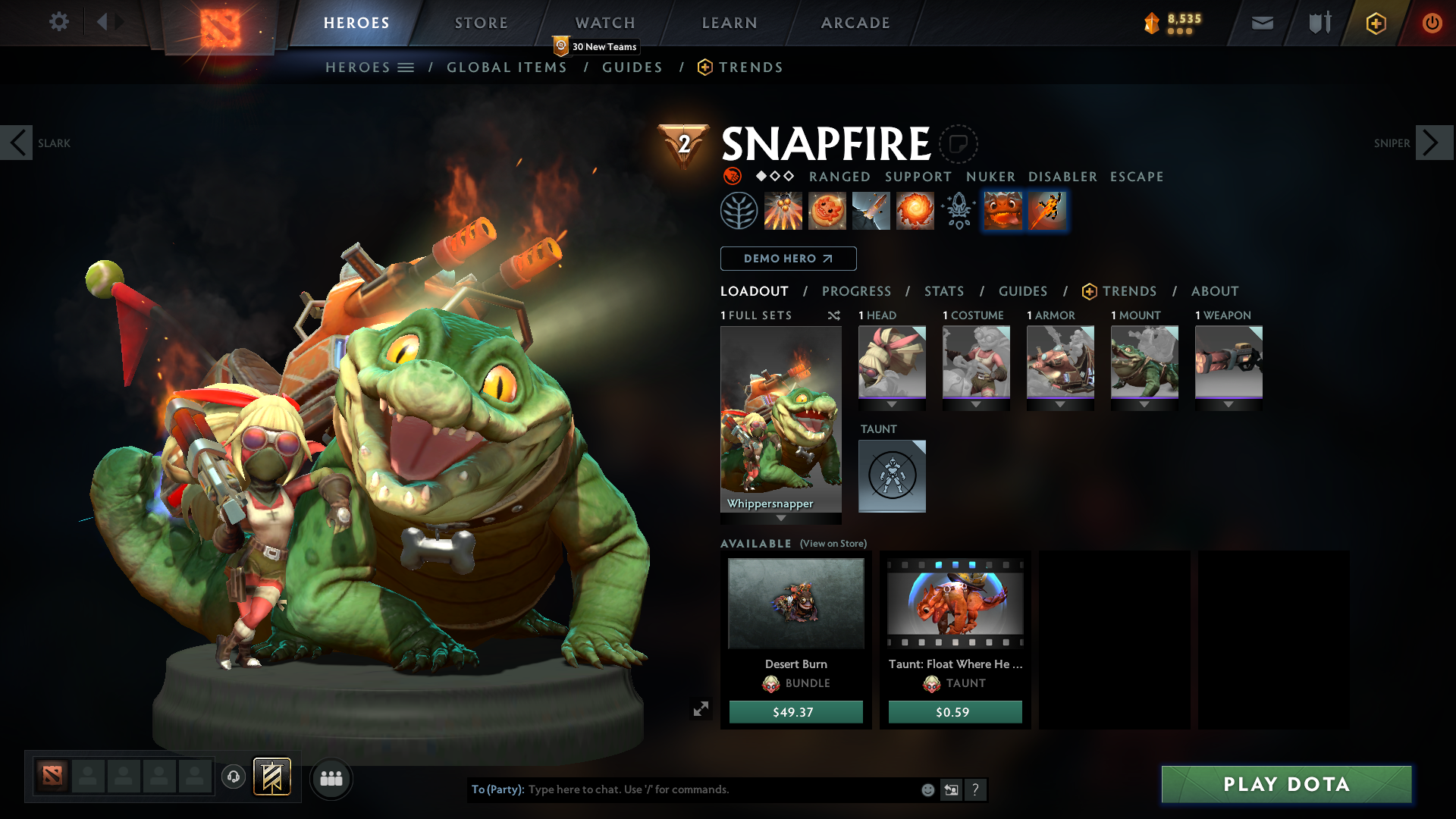This screenshot has height=819, width=1456.
Task: Click the shard upgrade dragon icon
Action: pyautogui.click(x=1003, y=211)
